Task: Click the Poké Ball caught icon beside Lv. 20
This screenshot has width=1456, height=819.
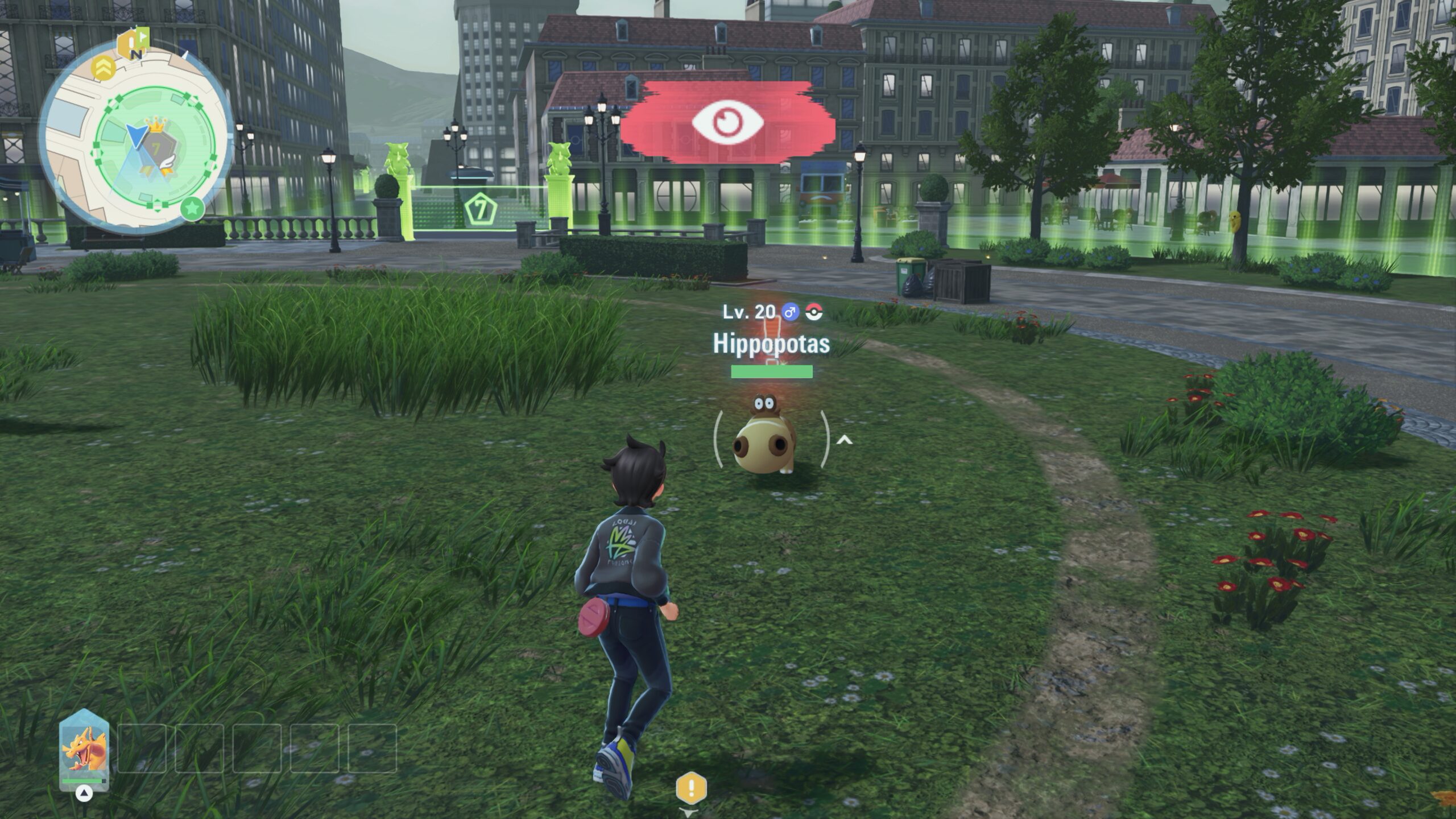Action: 814,312
